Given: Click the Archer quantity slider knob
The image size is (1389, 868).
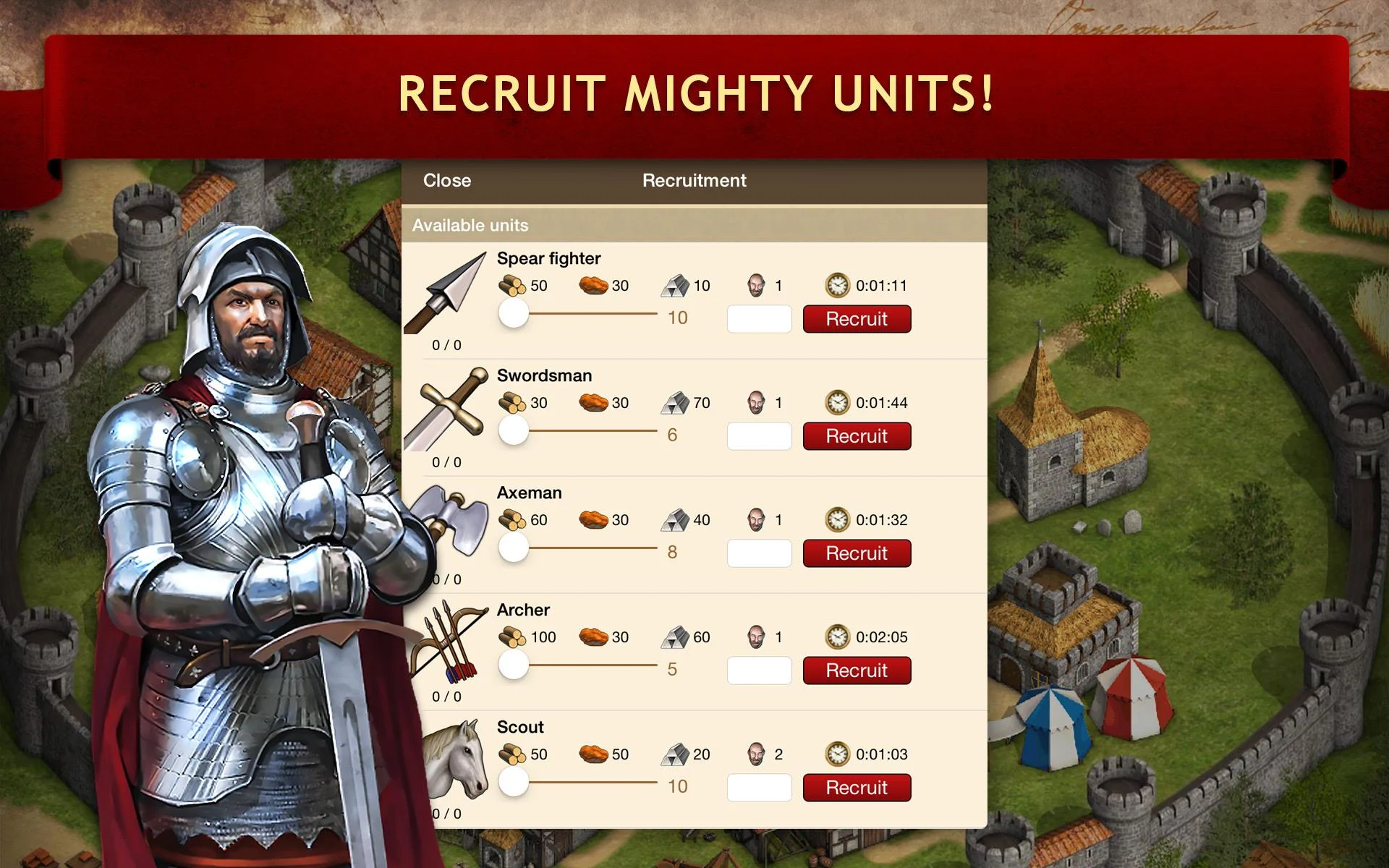Looking at the screenshot, I should click(x=514, y=665).
